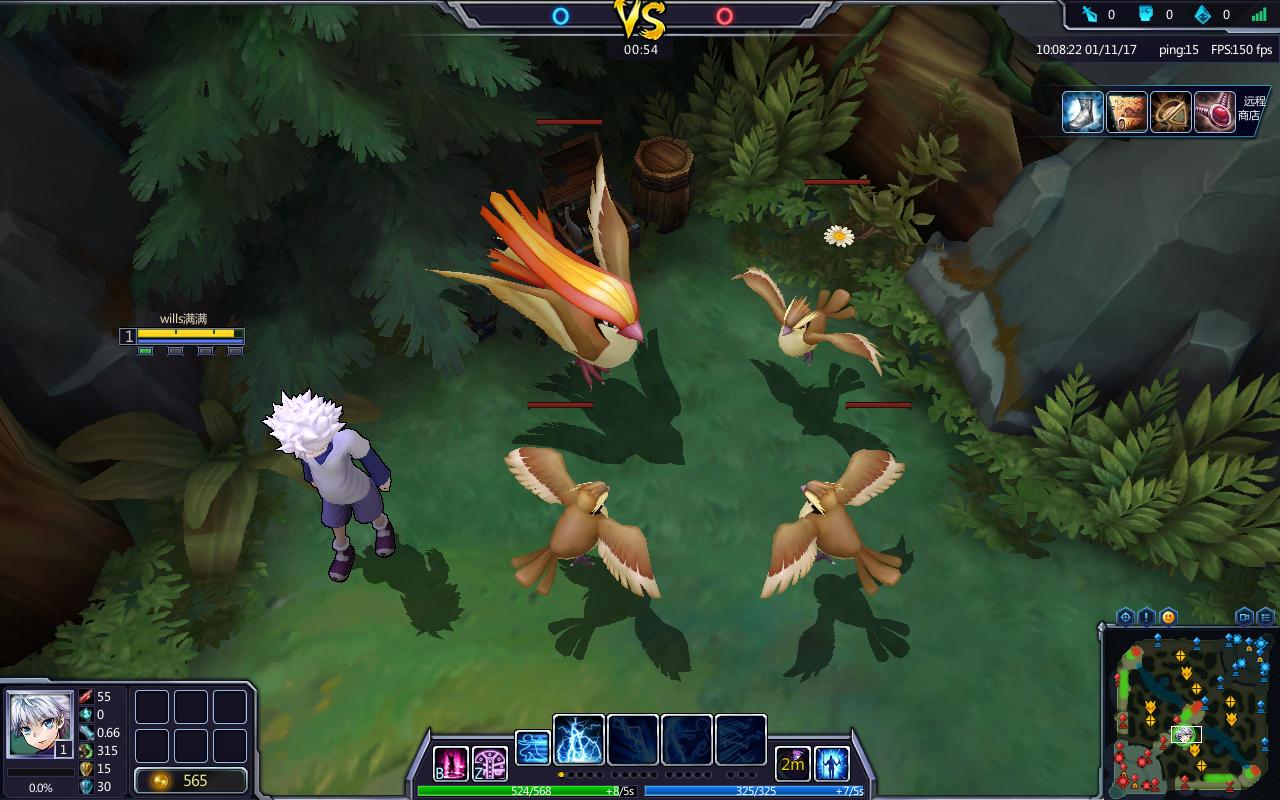Screen dimensions: 1280x800
Task: Select the white-haired hero portrait
Action: pos(40,724)
